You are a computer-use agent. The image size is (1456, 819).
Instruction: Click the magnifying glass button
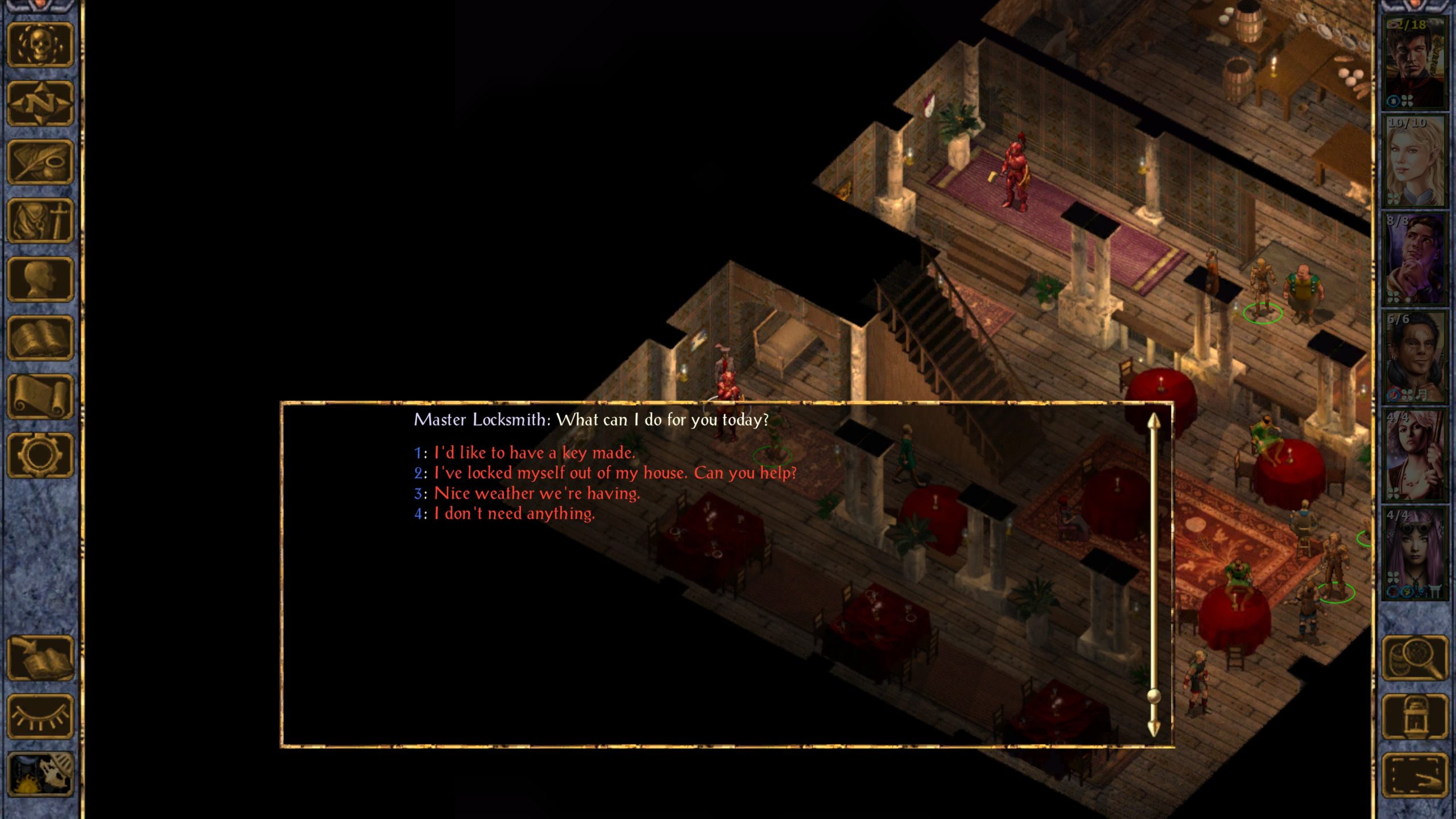tap(1414, 658)
